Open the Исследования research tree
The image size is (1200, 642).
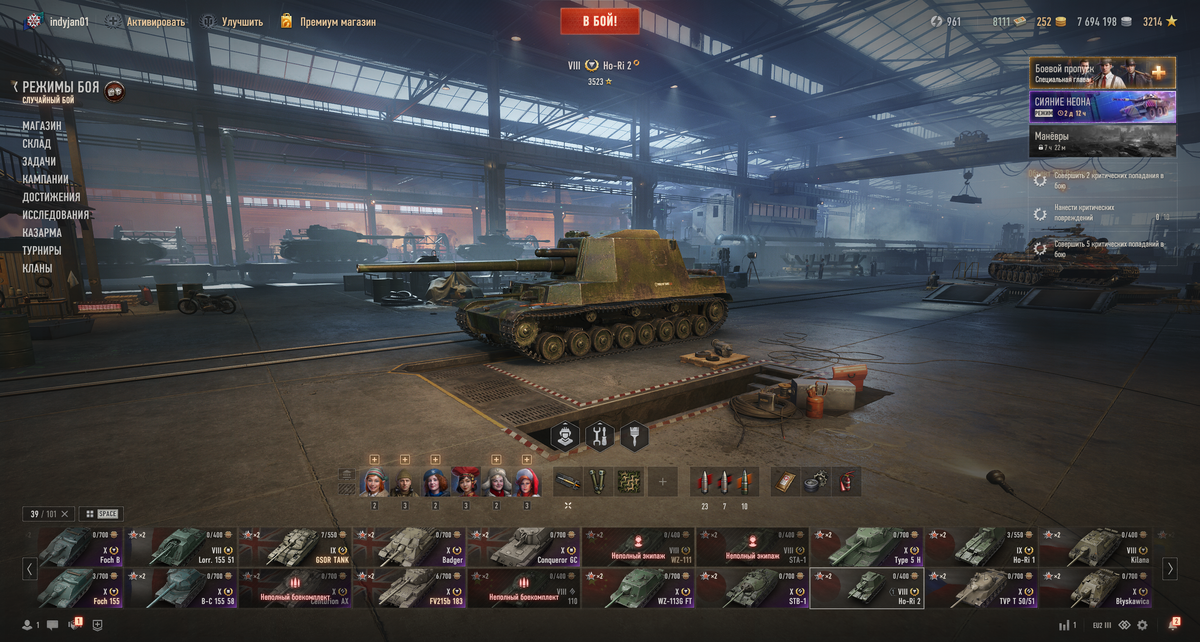pos(56,215)
